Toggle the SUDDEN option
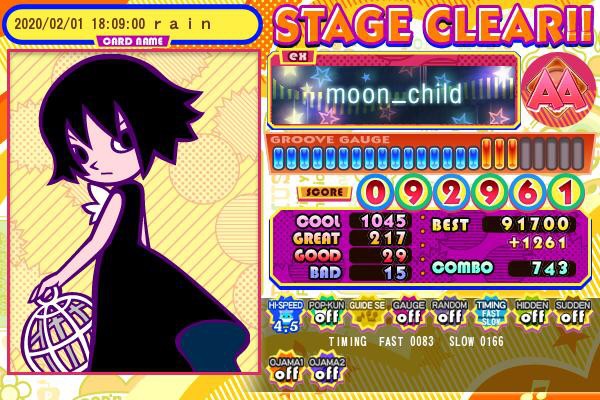 pos(571,314)
